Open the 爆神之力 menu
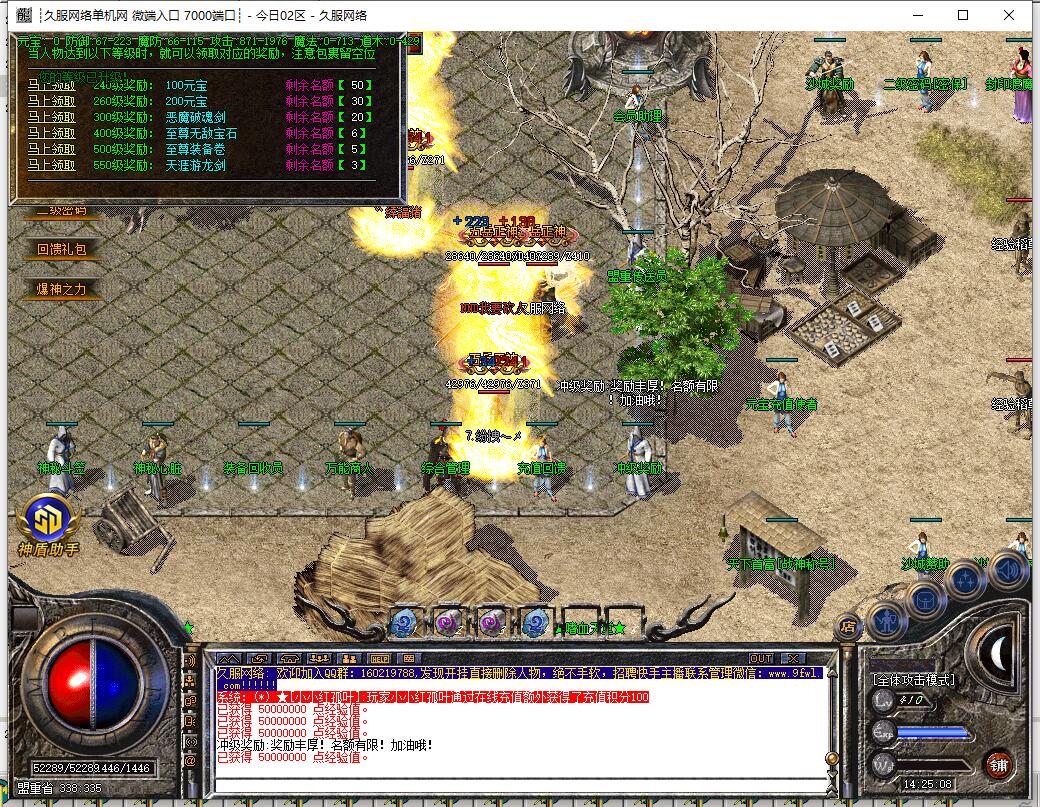 (x=62, y=289)
